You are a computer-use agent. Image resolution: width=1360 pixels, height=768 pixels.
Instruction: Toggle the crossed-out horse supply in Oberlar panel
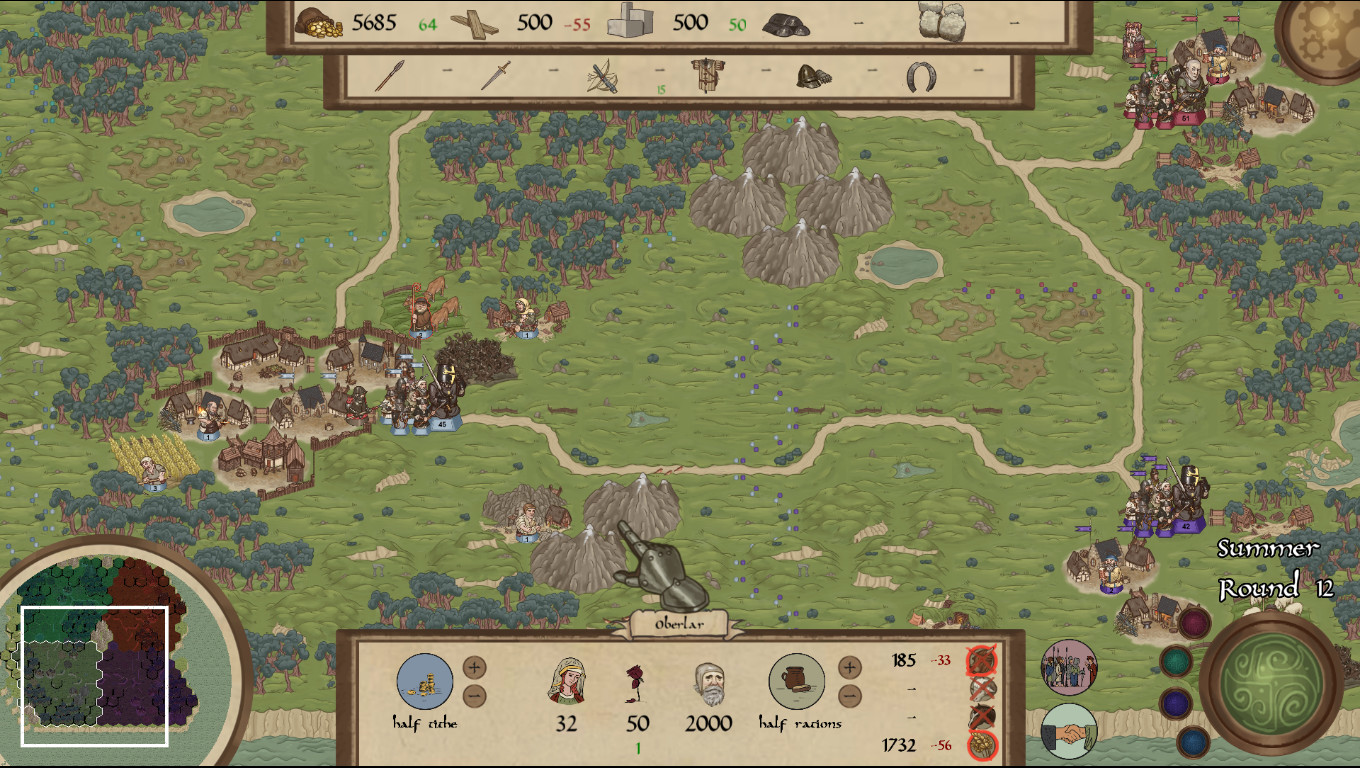click(981, 715)
